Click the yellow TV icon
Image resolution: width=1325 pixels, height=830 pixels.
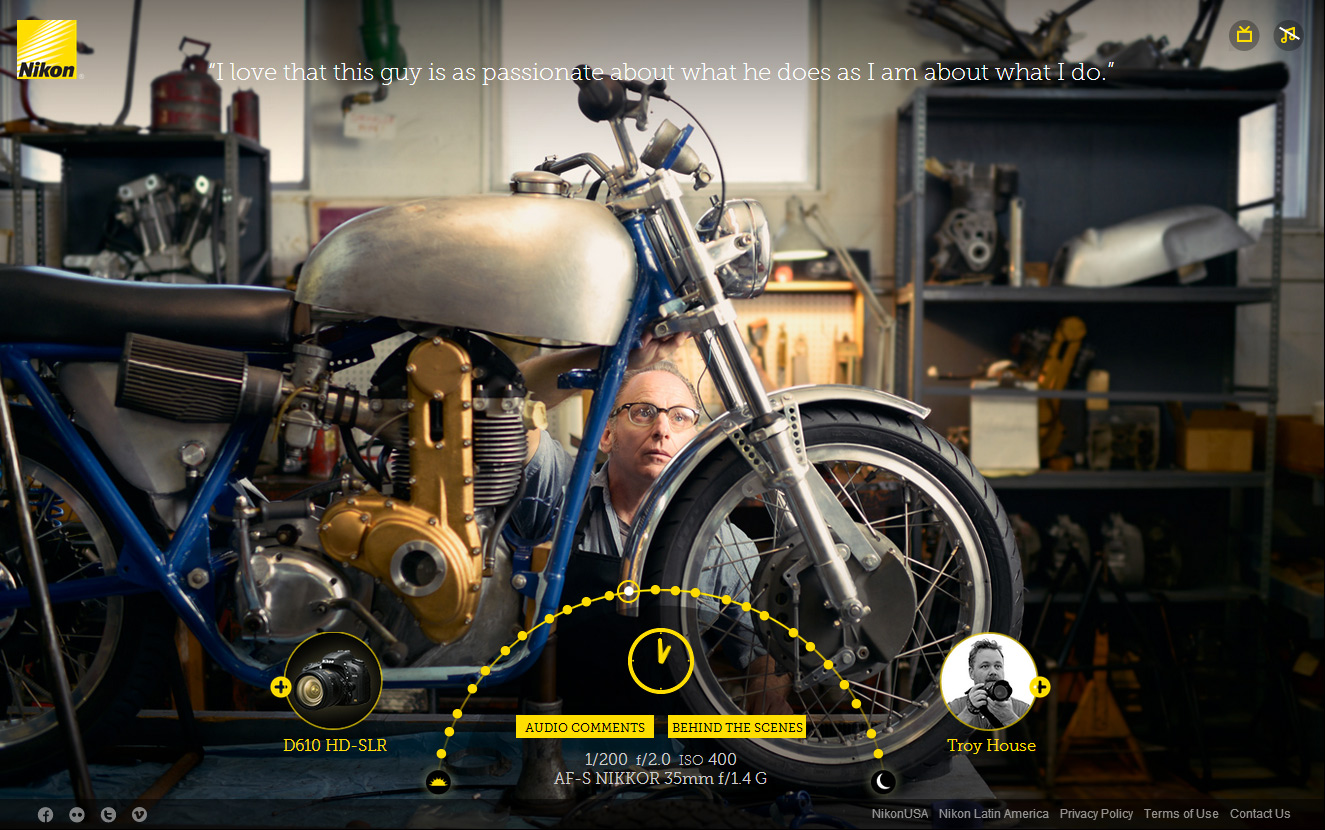1244,35
